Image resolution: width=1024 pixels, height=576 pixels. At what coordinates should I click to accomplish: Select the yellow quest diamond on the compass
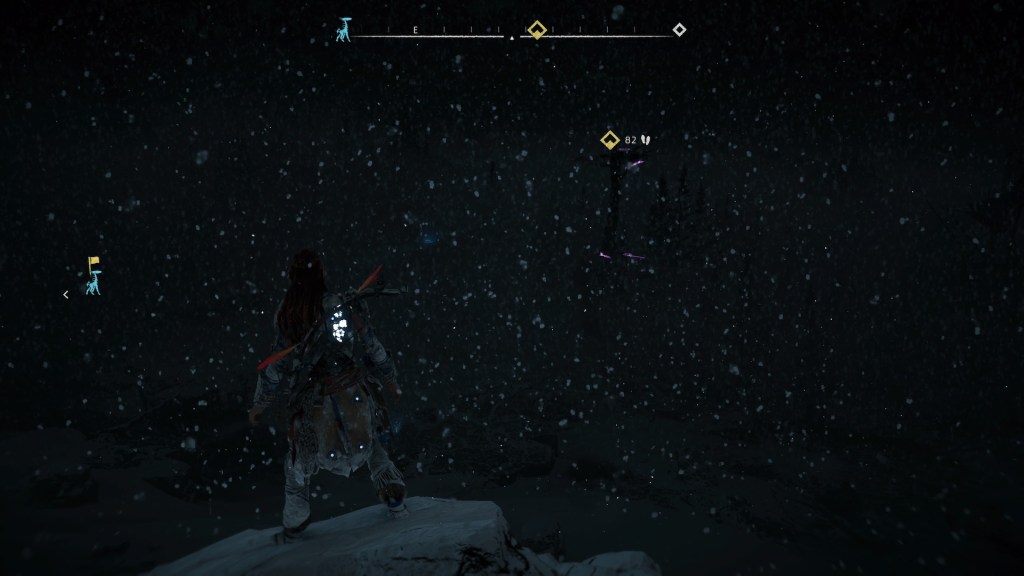click(537, 29)
